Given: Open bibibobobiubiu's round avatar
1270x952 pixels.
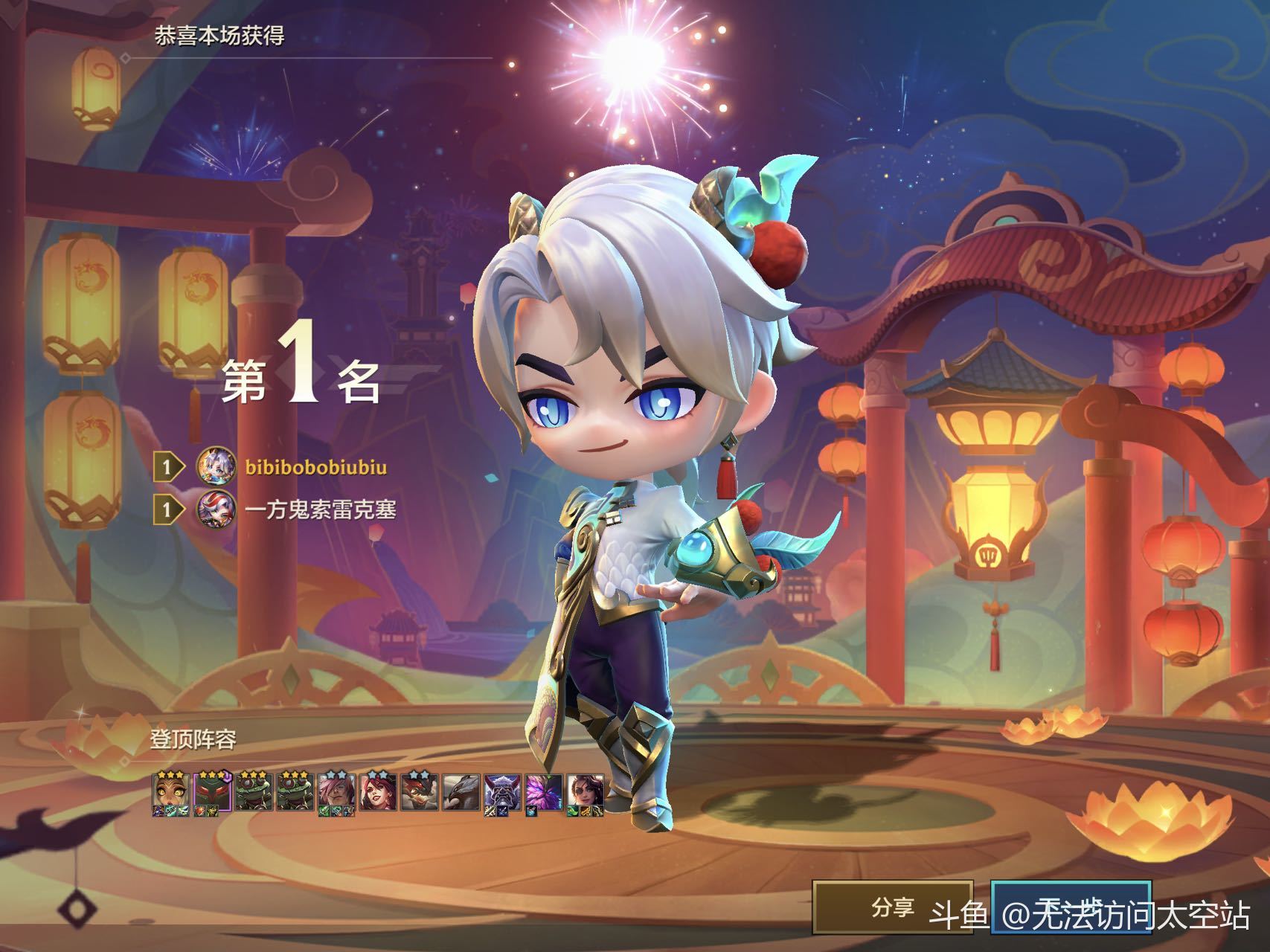Looking at the screenshot, I should click(x=216, y=468).
